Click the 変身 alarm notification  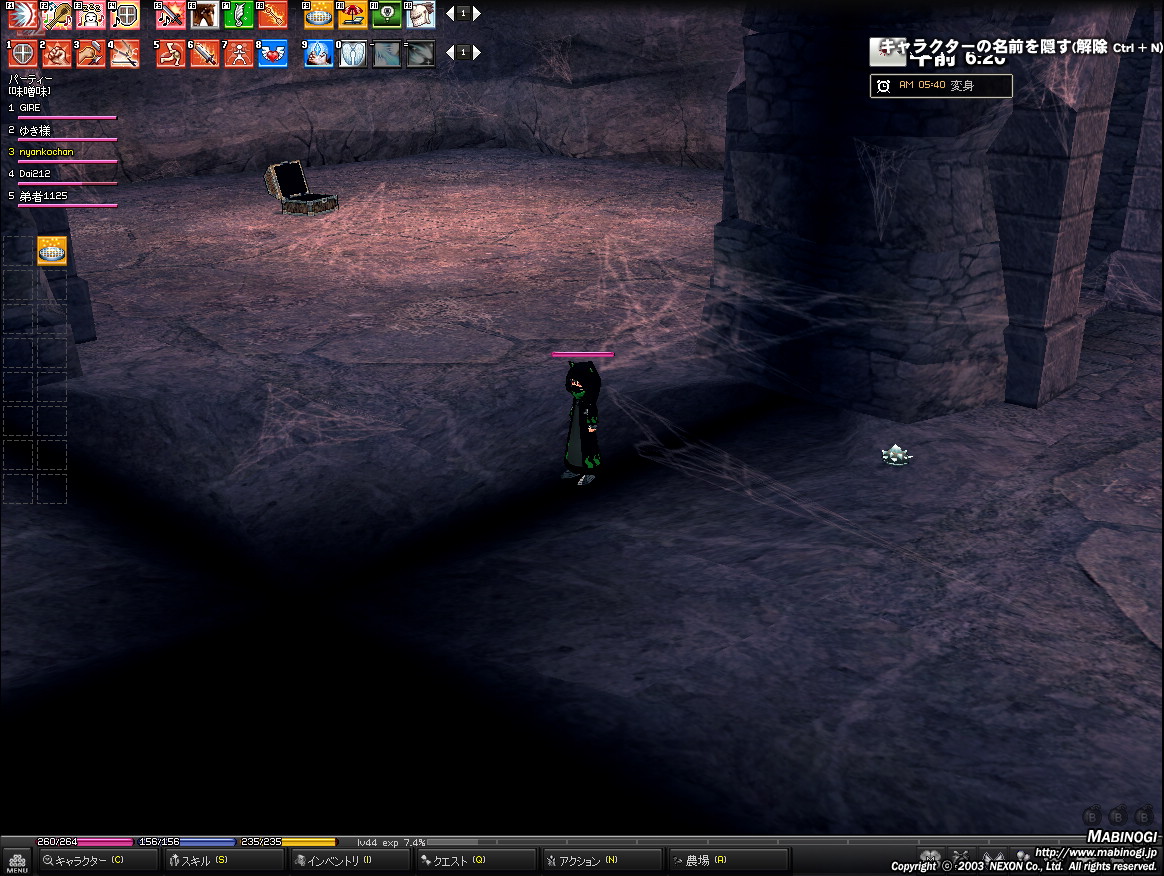pyautogui.click(x=940, y=86)
